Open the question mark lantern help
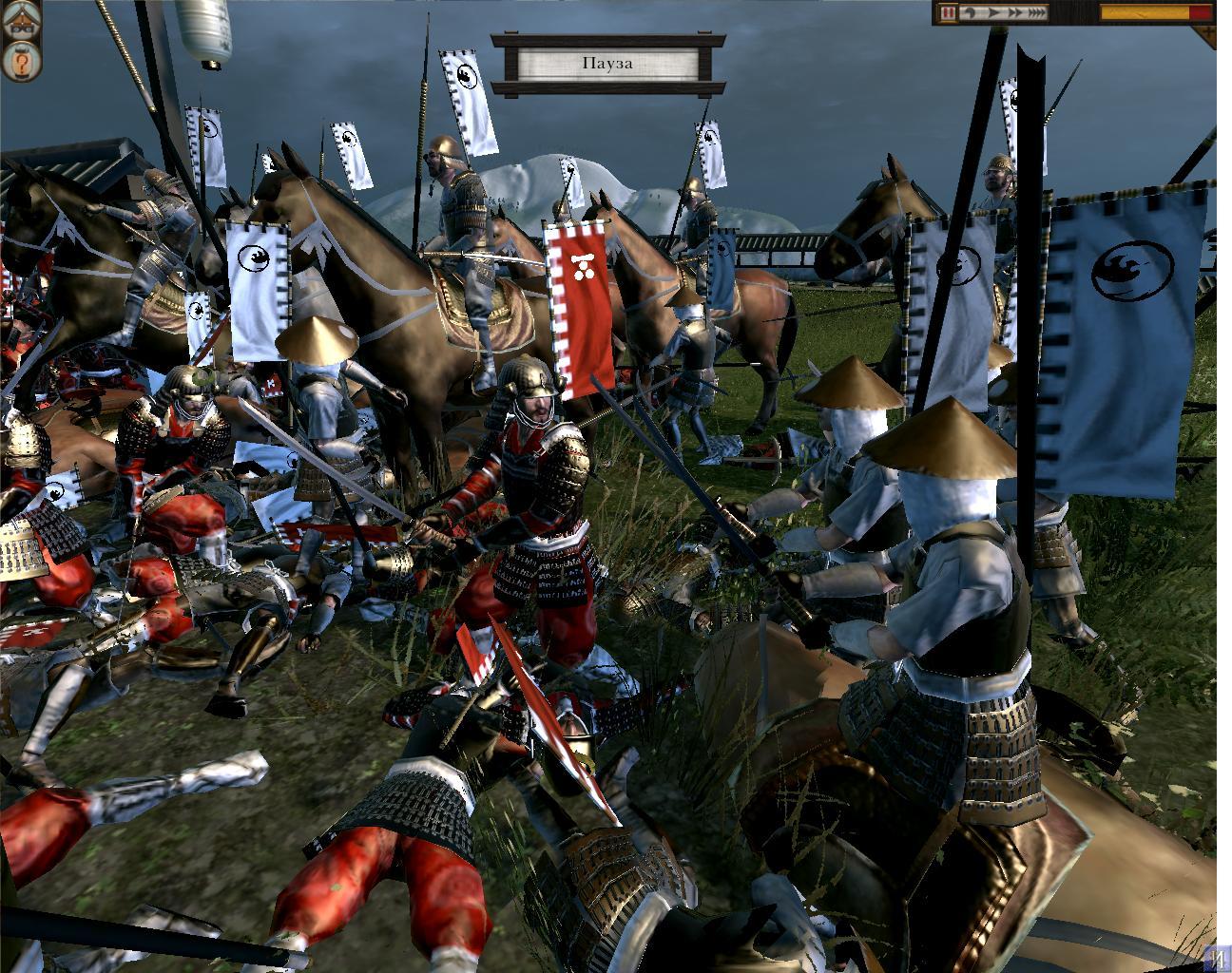 (x=21, y=64)
